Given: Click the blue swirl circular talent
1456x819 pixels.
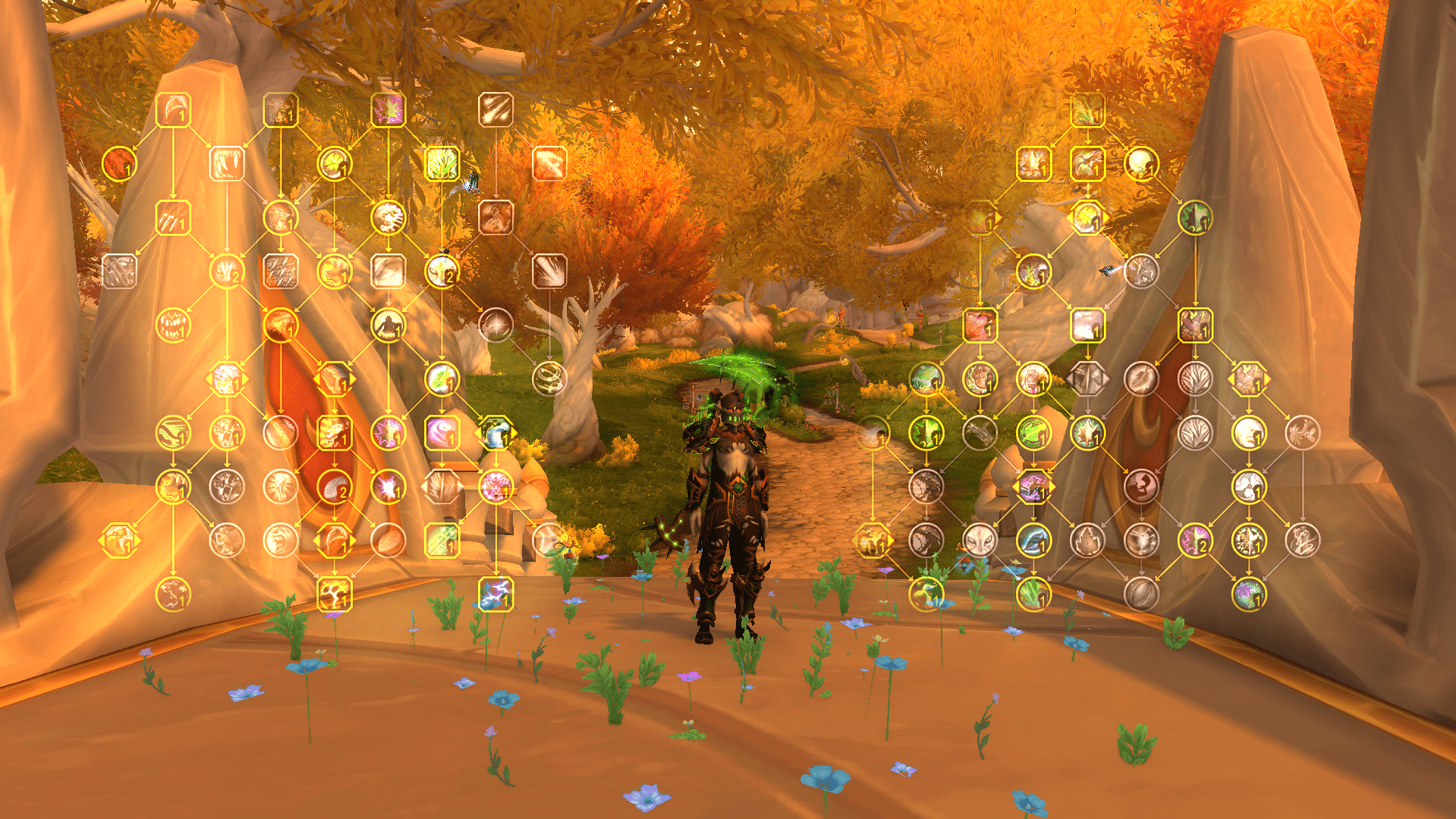Looking at the screenshot, I should [1033, 540].
